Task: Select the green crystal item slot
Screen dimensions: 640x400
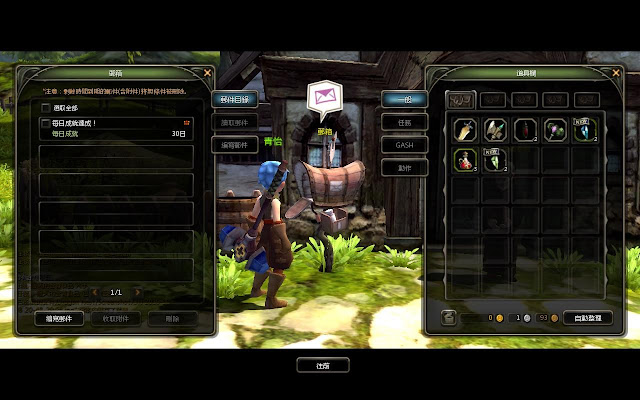Action: pos(495,159)
